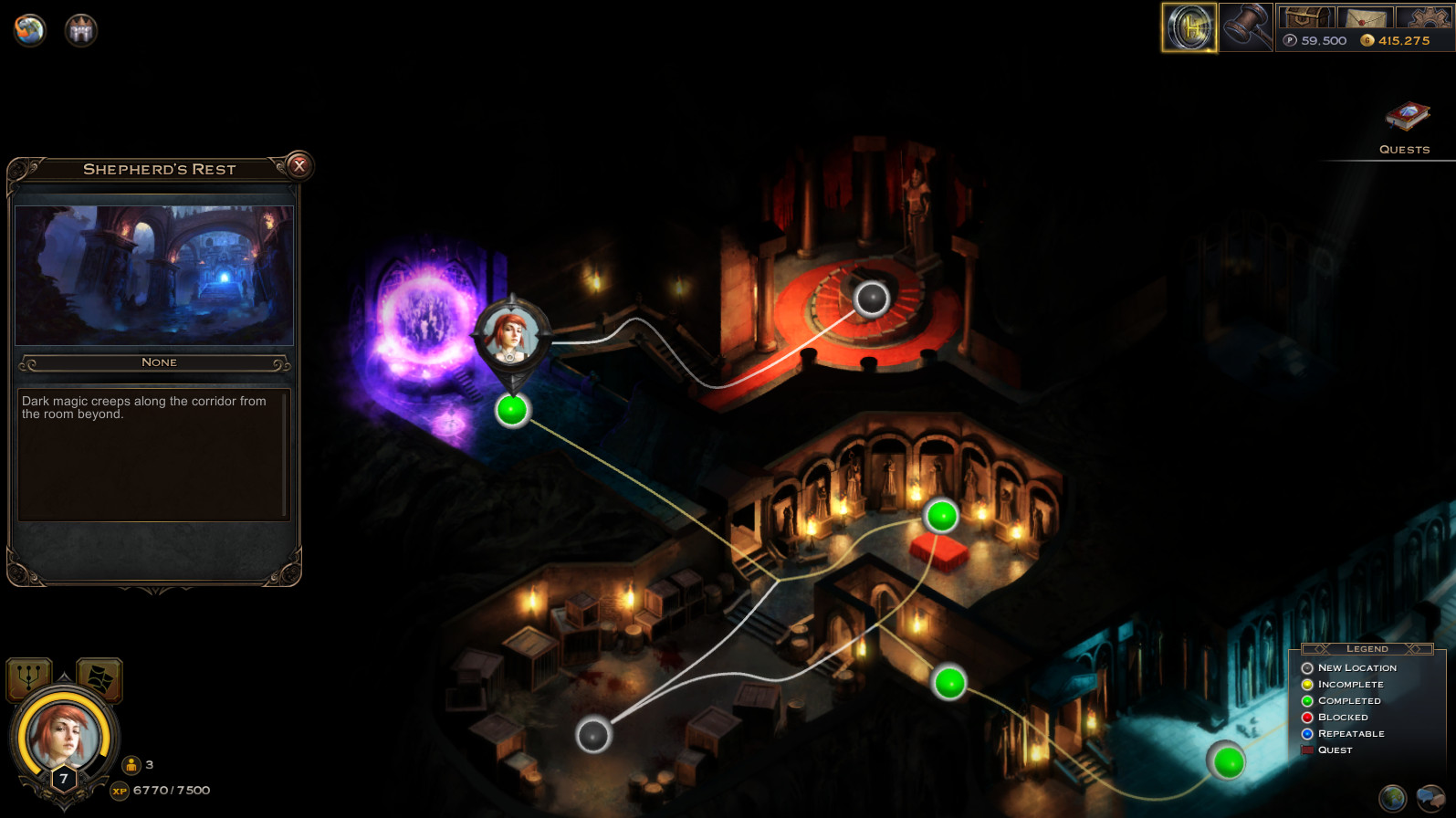Select the green Completed marker in the Legend
This screenshot has width=1456, height=818.
[1309, 700]
